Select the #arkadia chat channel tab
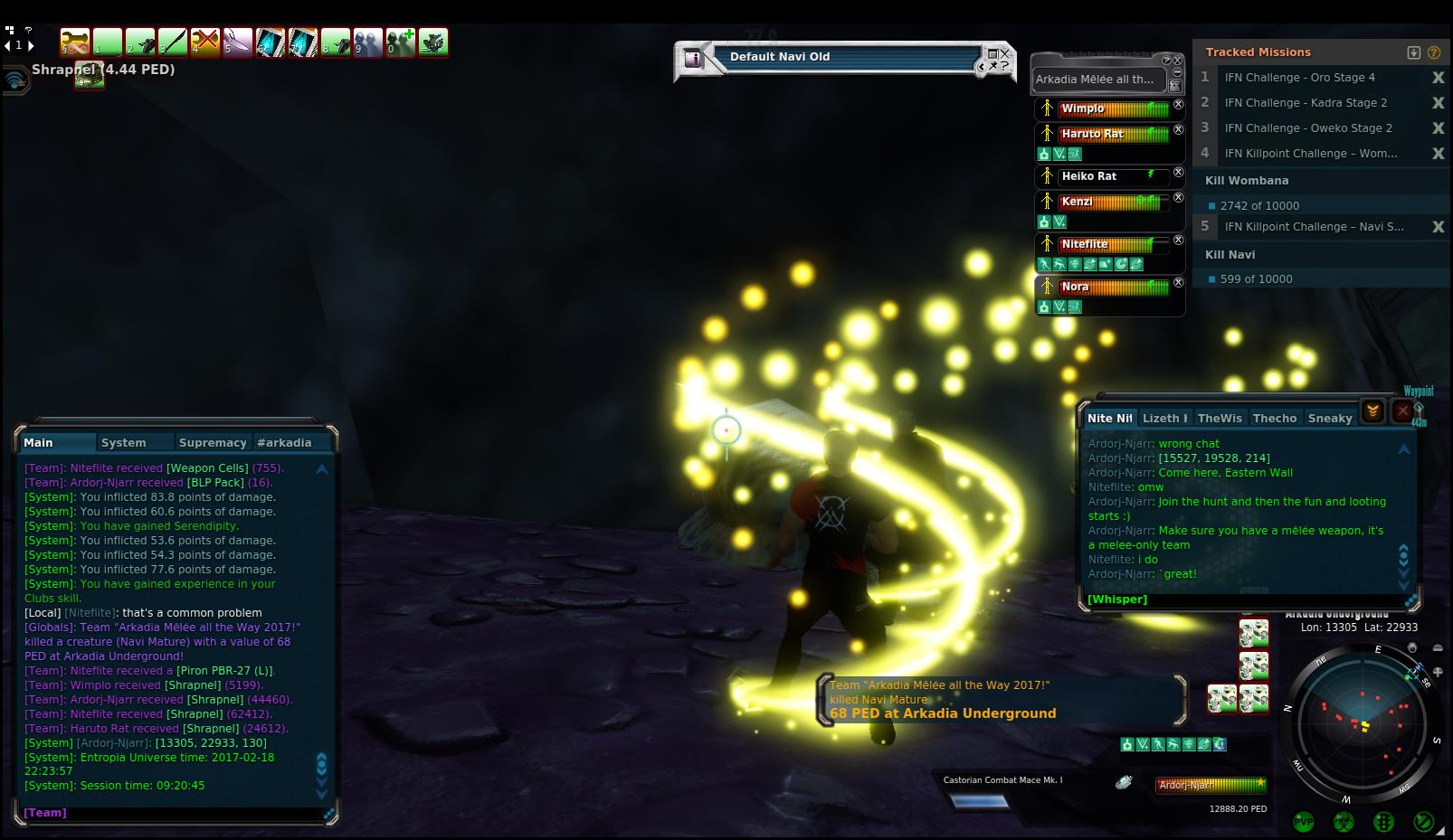Viewport: 1453px width, 840px height. coord(284,443)
